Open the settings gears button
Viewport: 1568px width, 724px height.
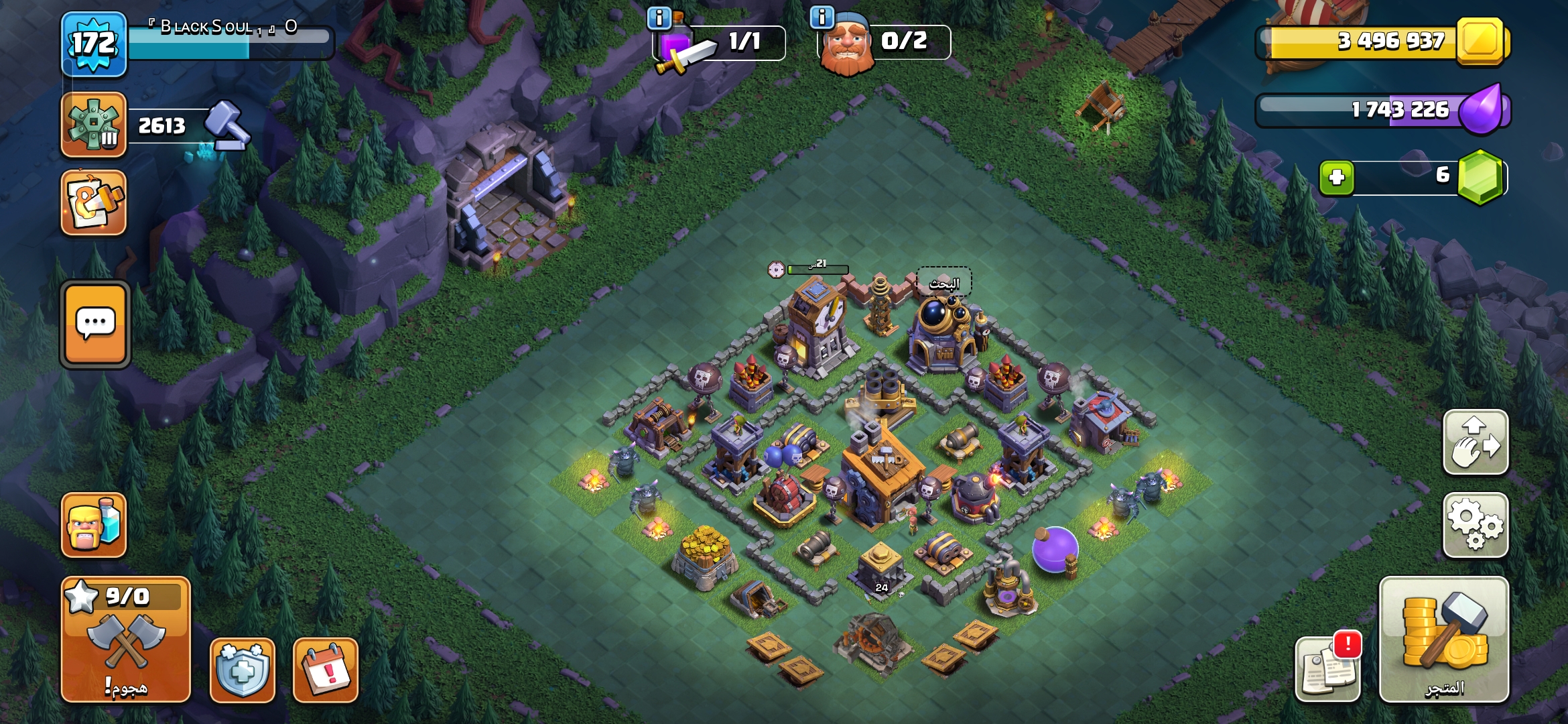click(x=1476, y=525)
